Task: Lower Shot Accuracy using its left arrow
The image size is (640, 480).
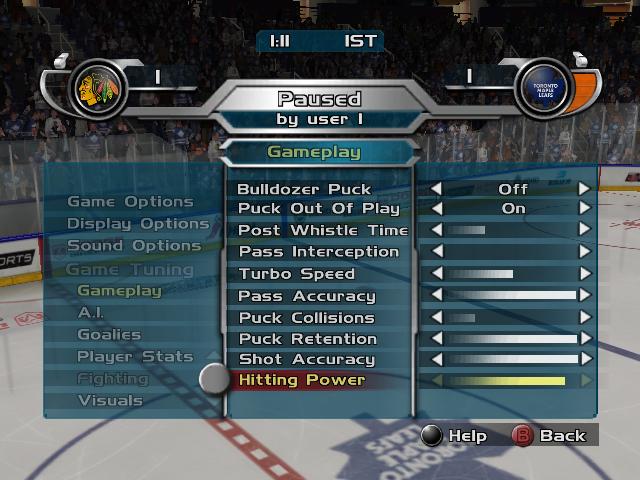Action: click(x=436, y=359)
